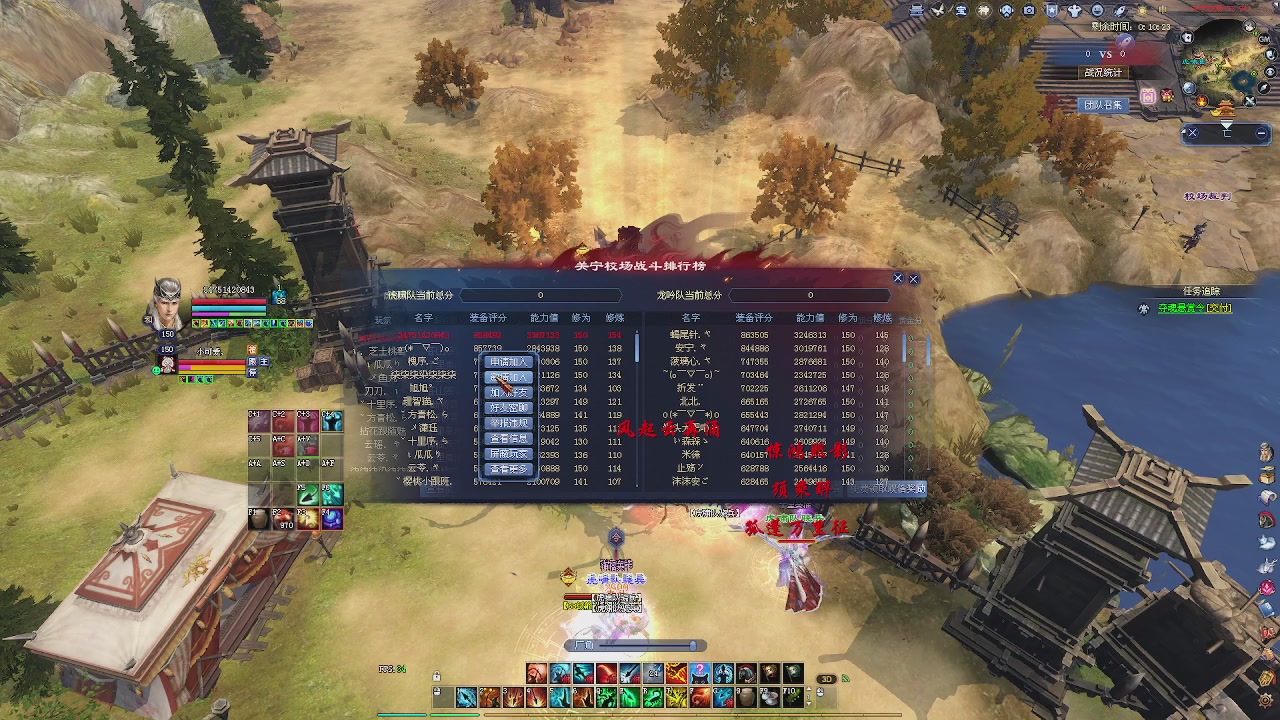Click the 团队召集 team rally button
1280x720 pixels.
click(x=1103, y=105)
